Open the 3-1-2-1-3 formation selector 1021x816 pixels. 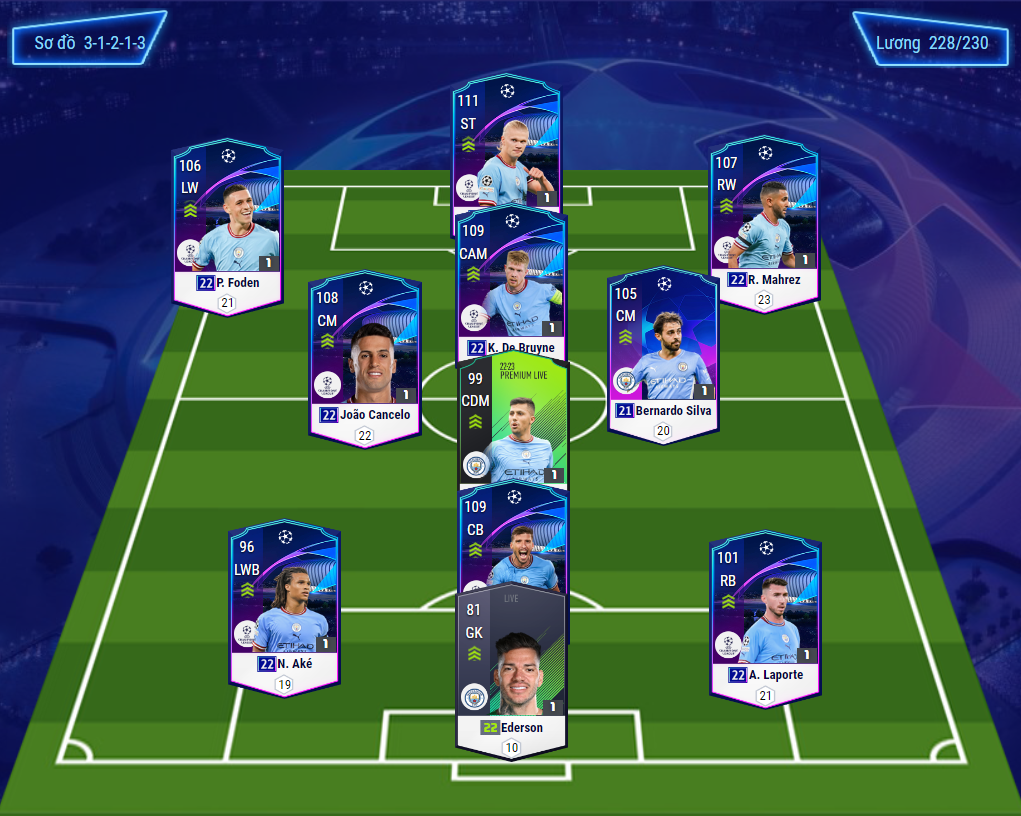click(90, 43)
